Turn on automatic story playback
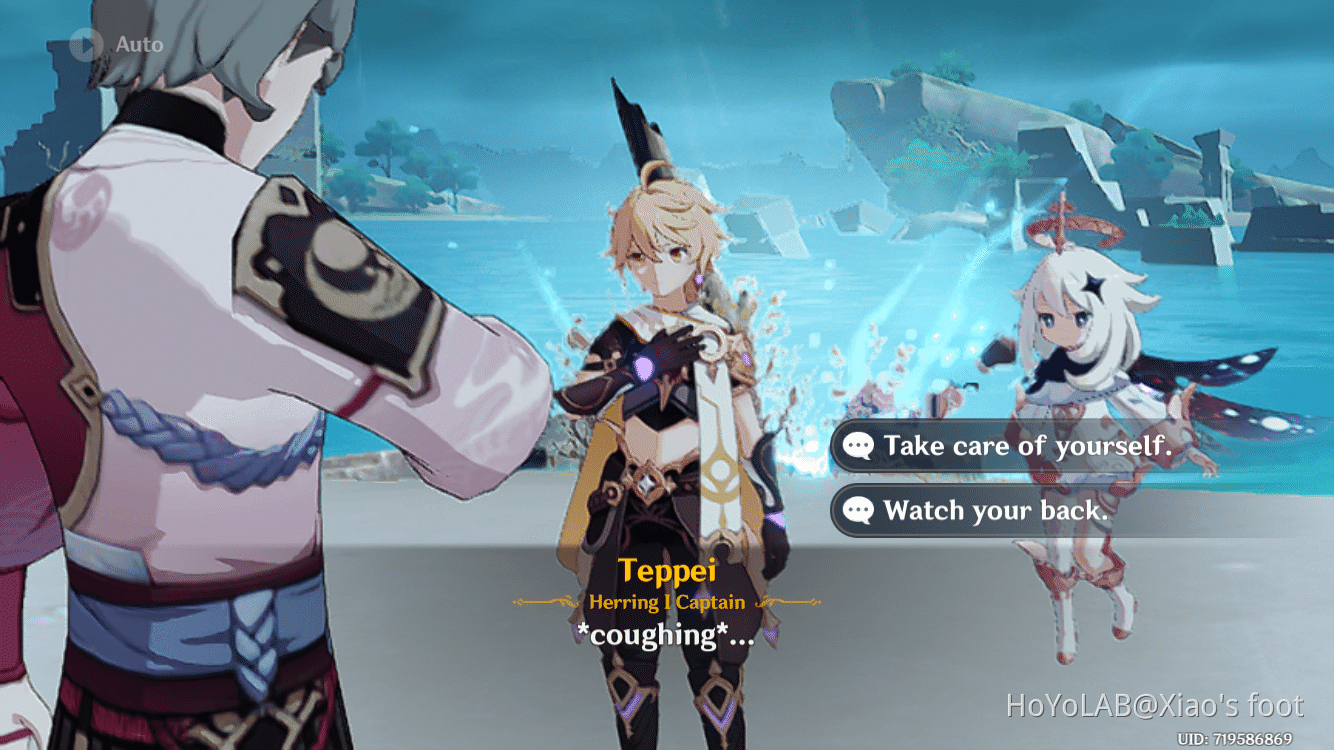Image resolution: width=1334 pixels, height=750 pixels. (x=110, y=43)
